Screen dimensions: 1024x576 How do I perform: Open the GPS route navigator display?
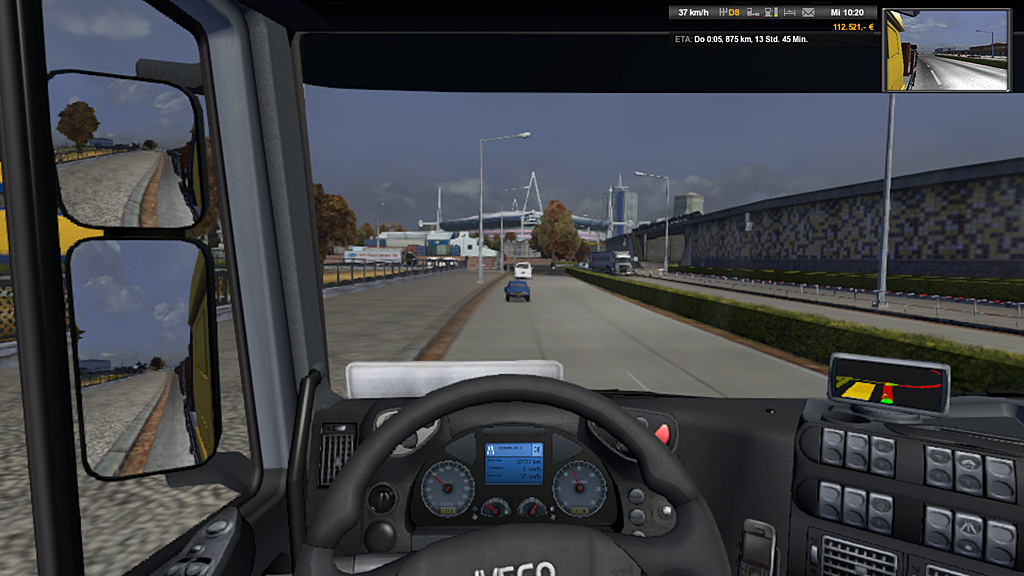pos(888,385)
